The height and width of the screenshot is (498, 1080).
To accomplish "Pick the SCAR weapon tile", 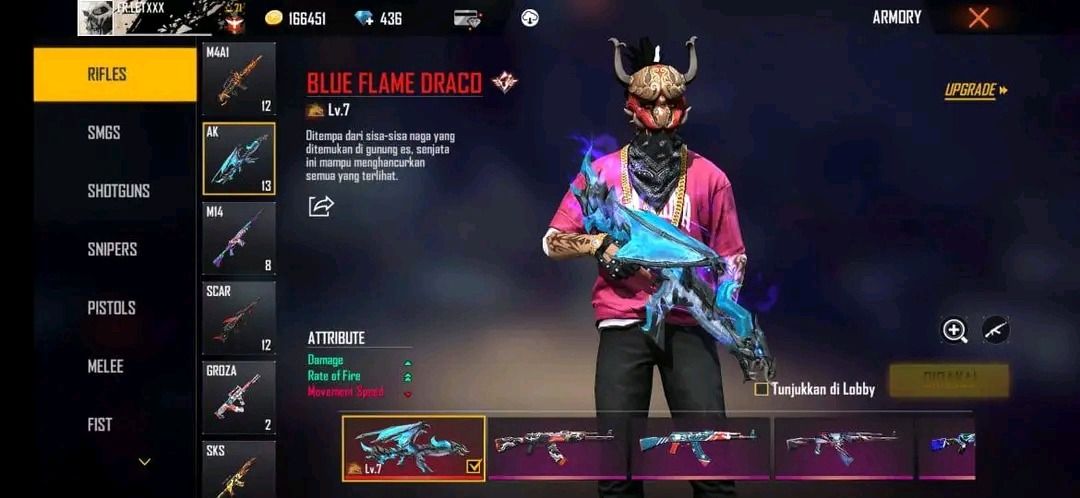I will click(239, 318).
